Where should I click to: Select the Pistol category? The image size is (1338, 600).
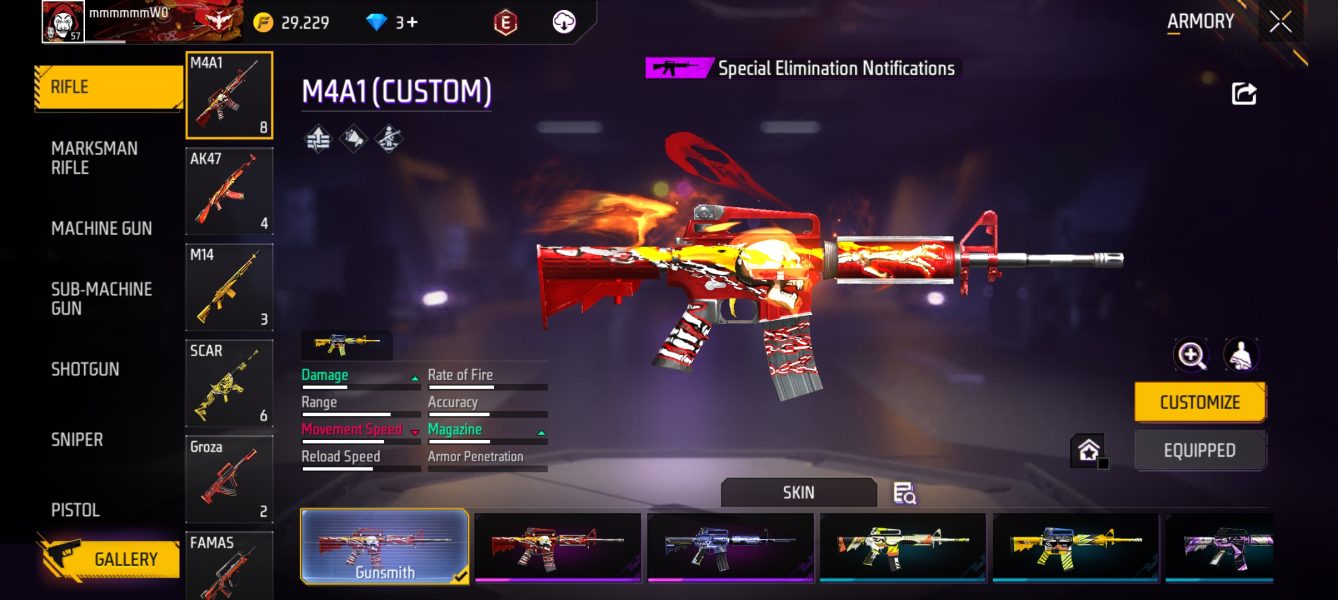(x=76, y=510)
